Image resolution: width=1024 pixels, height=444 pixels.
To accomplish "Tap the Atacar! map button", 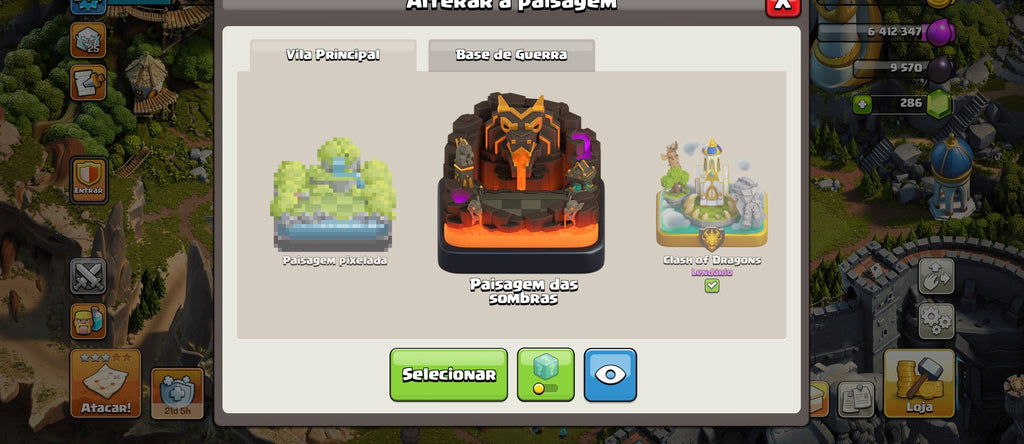I will pyautogui.click(x=105, y=383).
